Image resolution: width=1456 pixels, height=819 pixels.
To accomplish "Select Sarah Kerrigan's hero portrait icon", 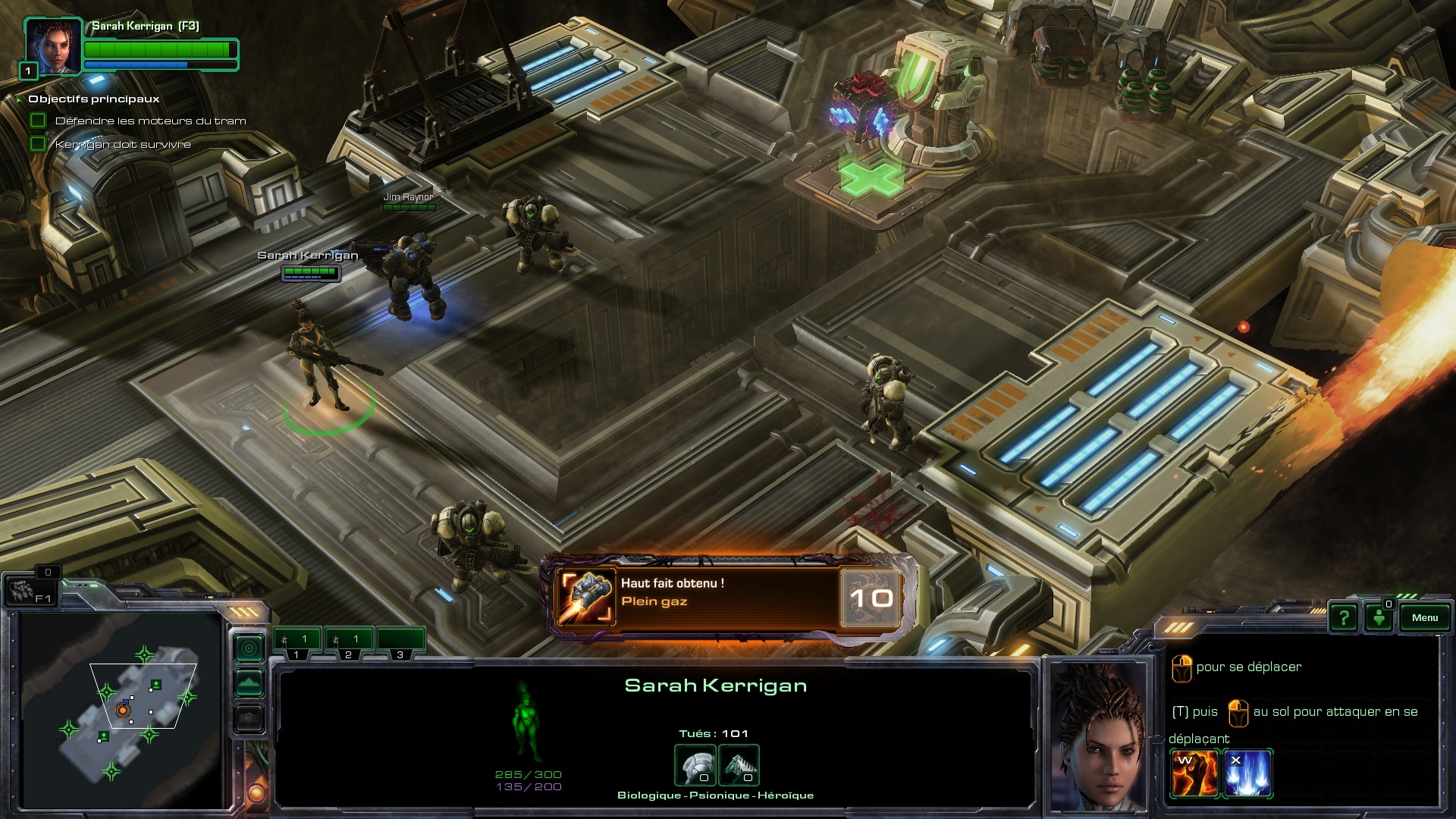I will 53,45.
